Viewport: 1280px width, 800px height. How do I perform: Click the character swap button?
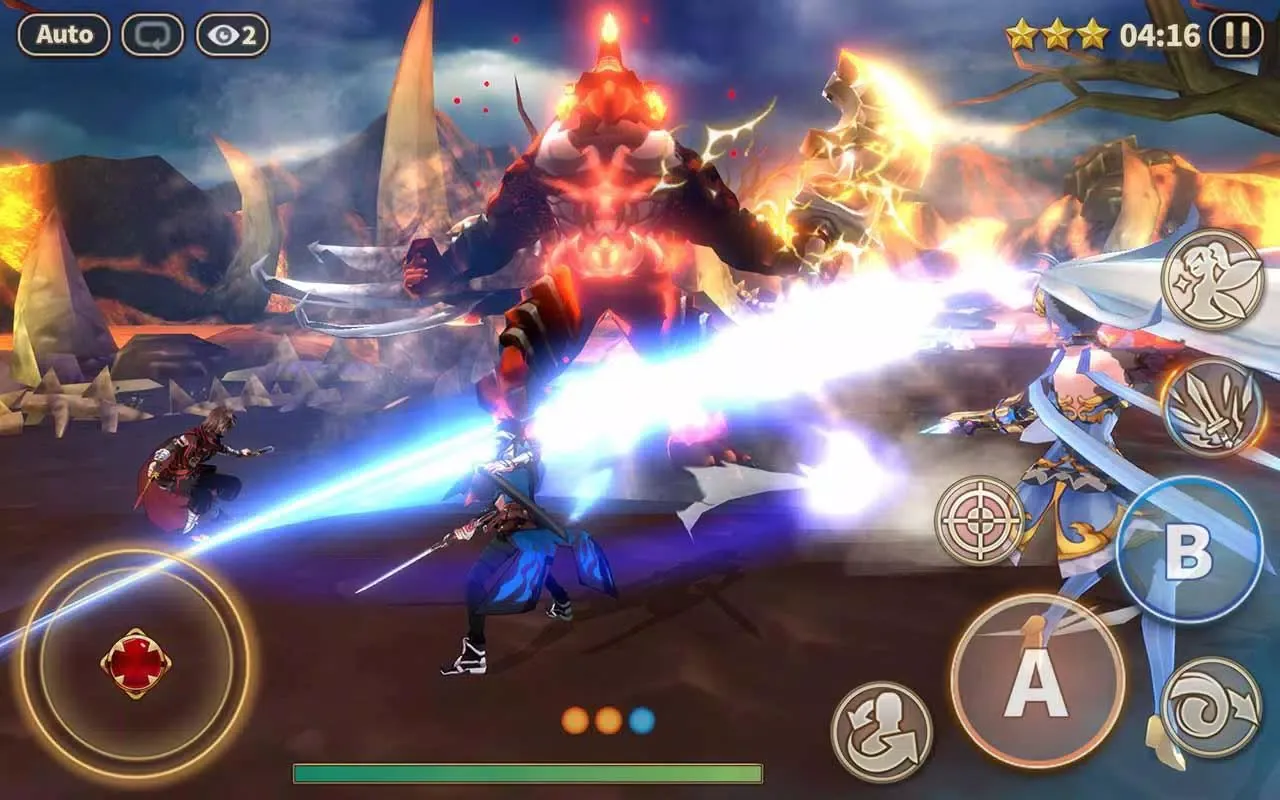click(881, 731)
